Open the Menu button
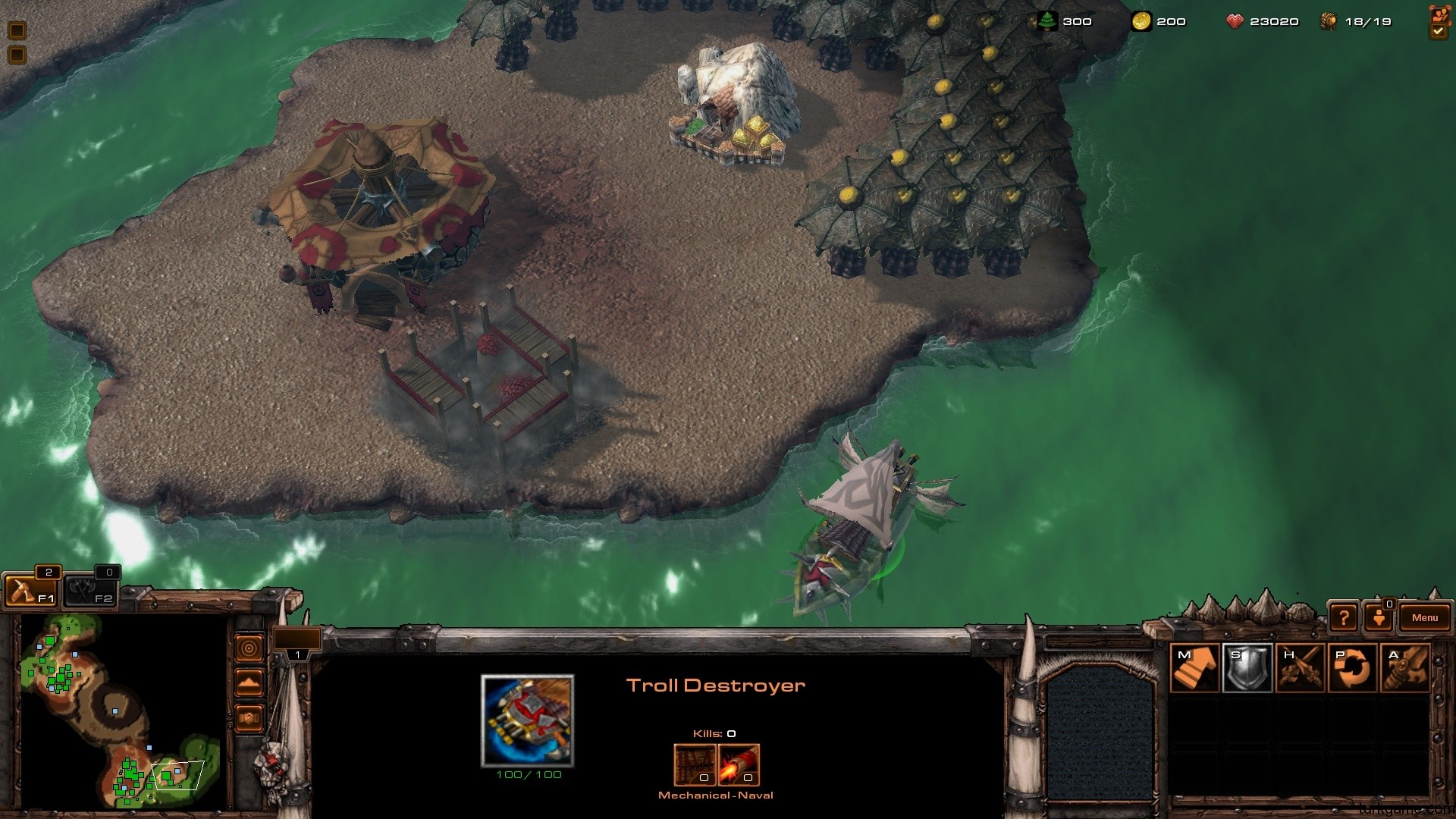The width and height of the screenshot is (1456, 819). click(1424, 618)
